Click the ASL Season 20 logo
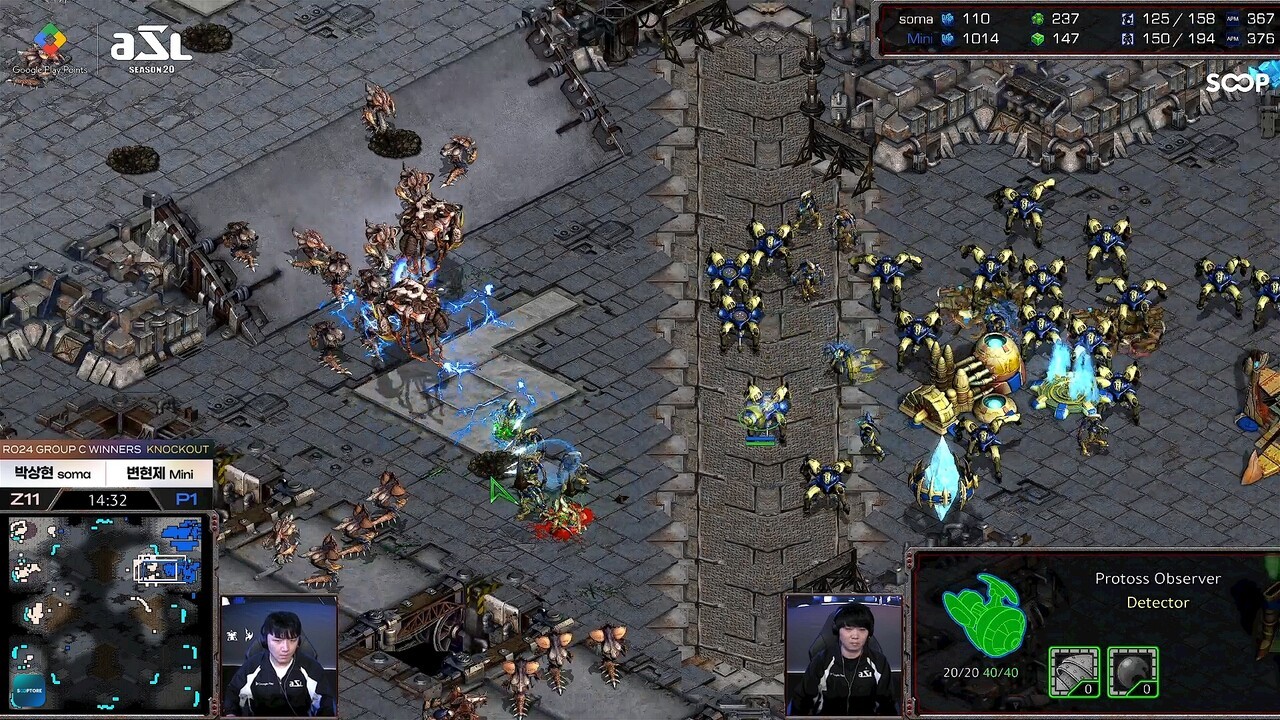This screenshot has height=720, width=1280. [150, 48]
